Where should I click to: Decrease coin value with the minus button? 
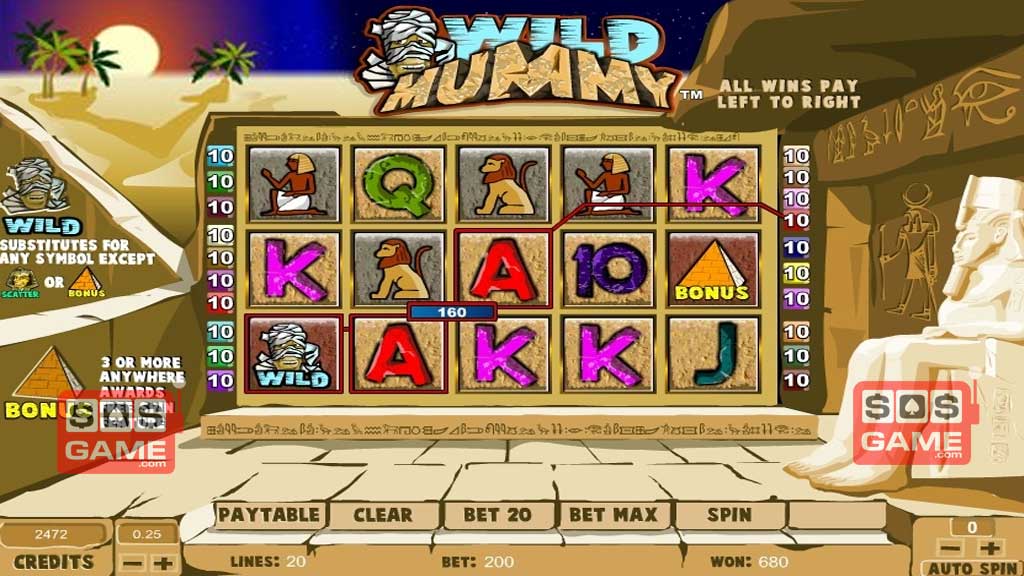(x=133, y=562)
